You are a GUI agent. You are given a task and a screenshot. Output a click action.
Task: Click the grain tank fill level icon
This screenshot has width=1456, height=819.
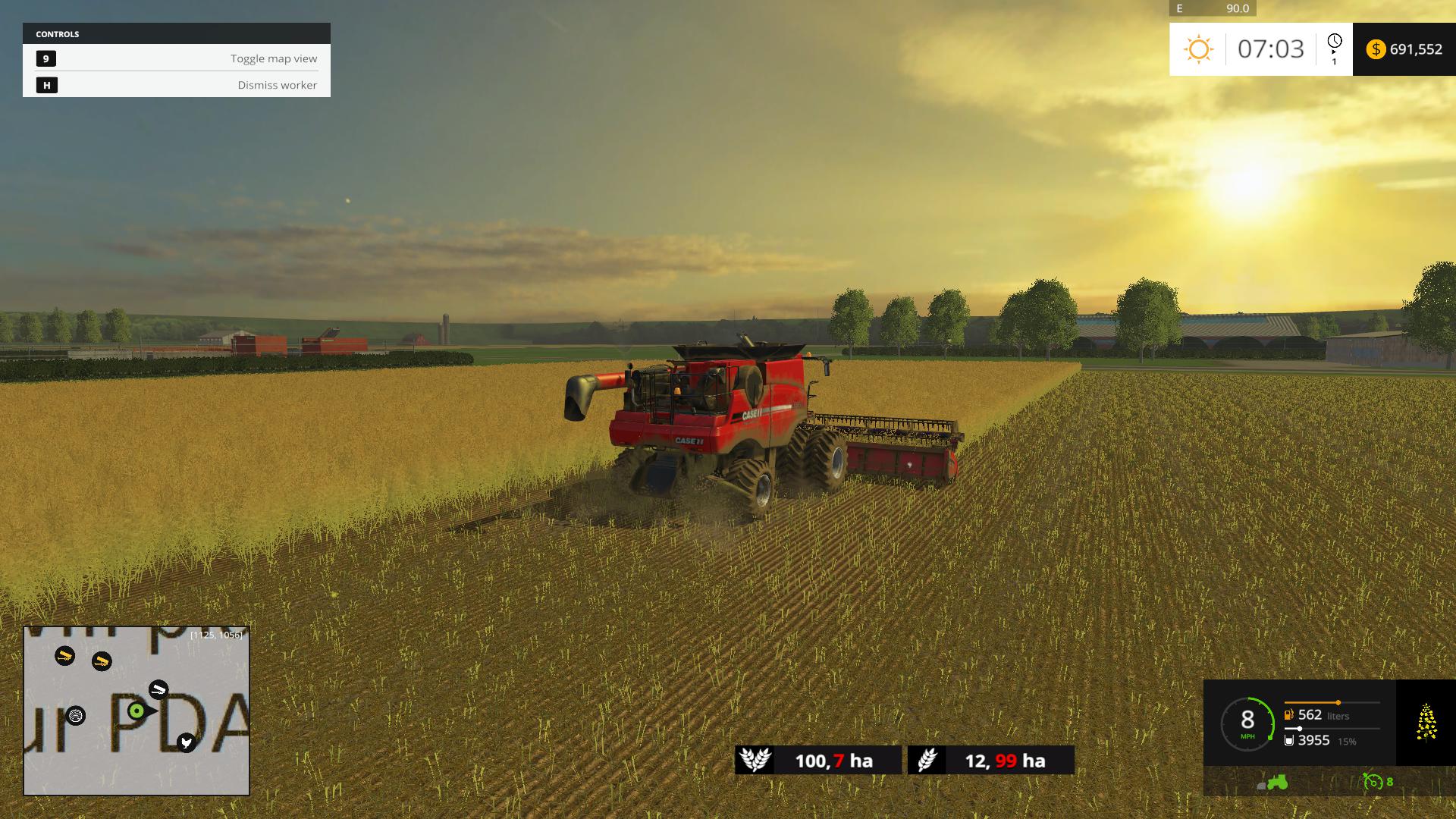(x=1288, y=740)
